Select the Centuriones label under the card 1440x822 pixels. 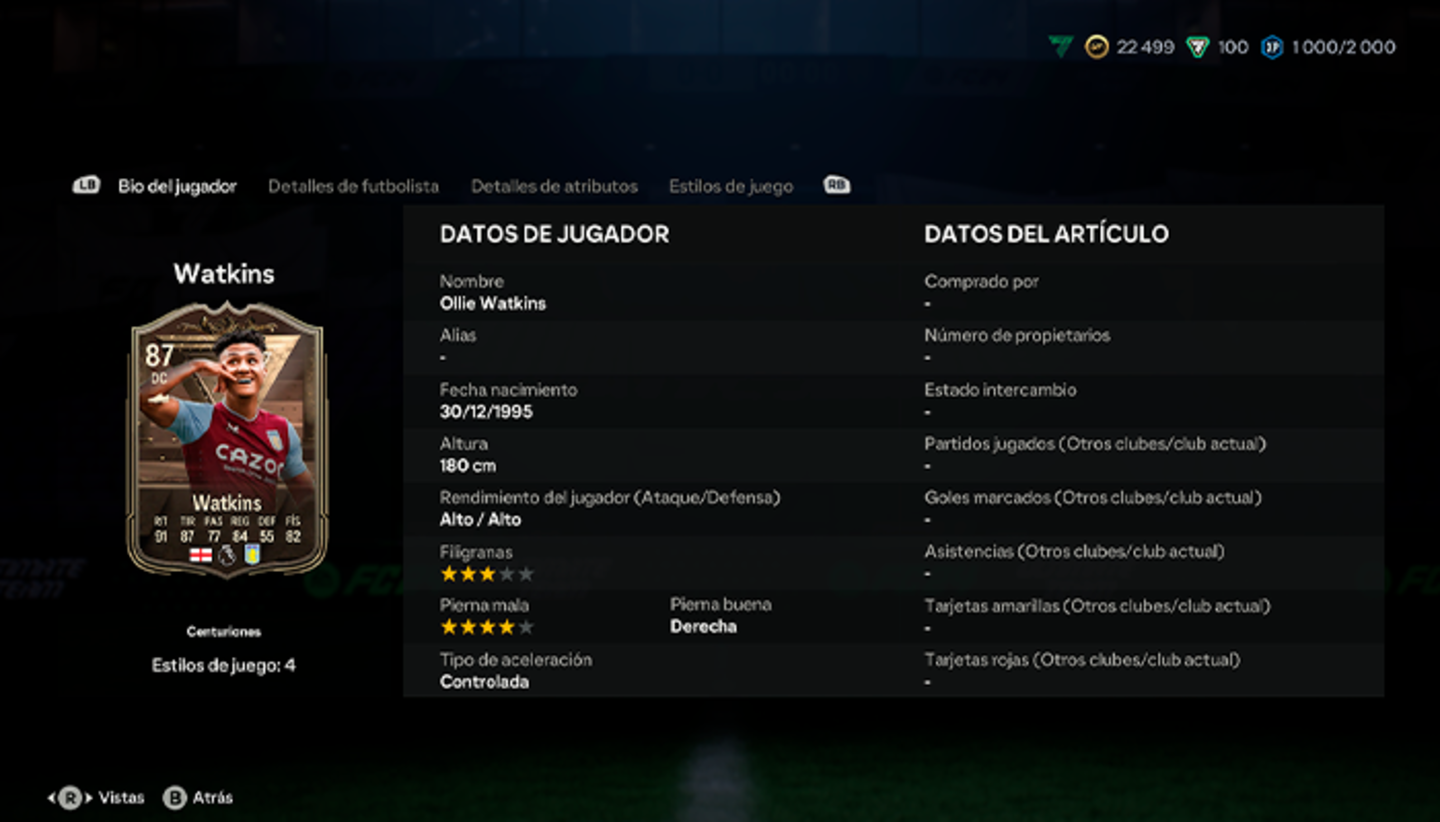(223, 631)
